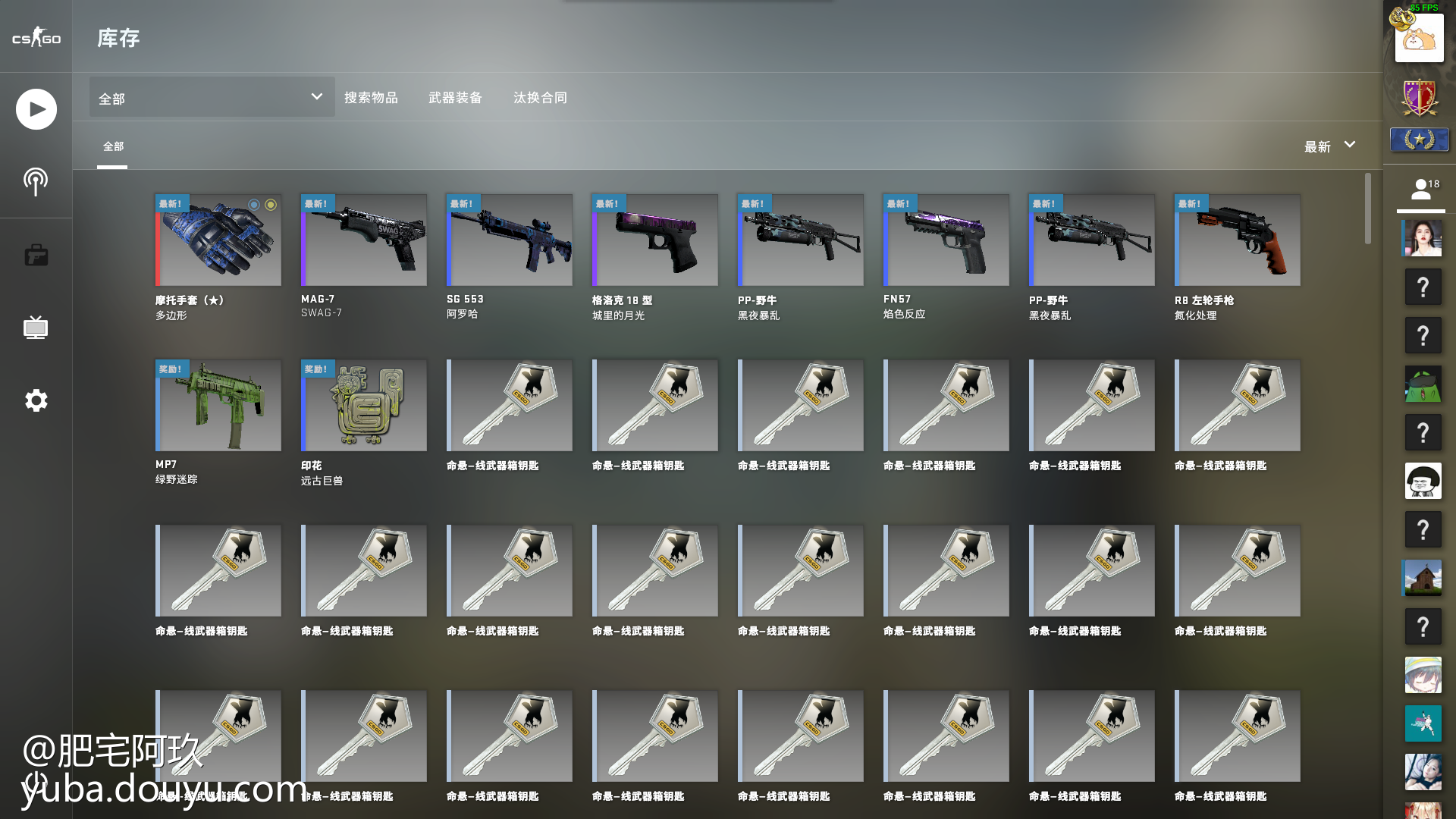Expand the 全部 category dropdown
The image size is (1456, 819).
pos(212,97)
